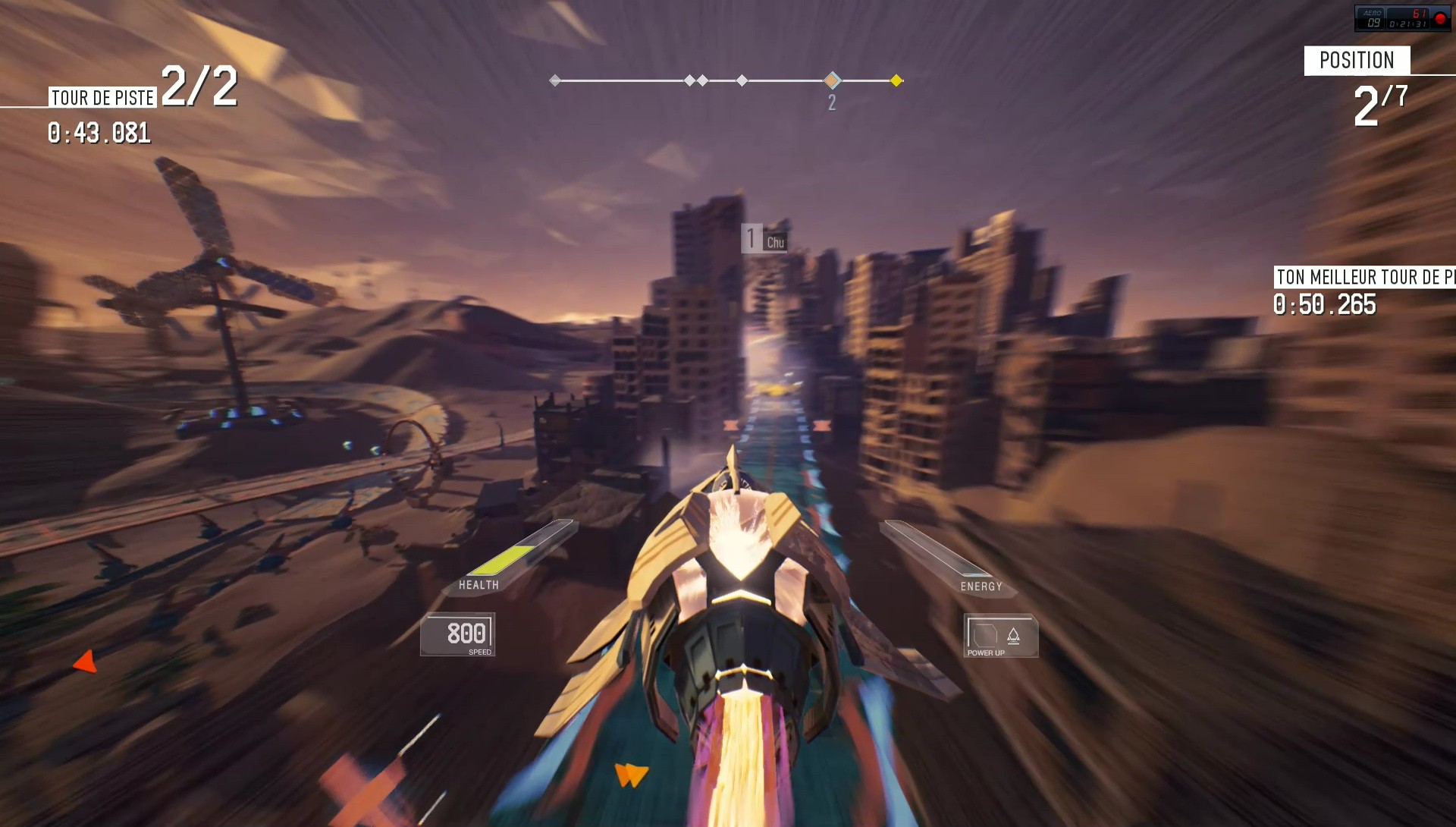Click the POSITION header tab

tap(1358, 60)
